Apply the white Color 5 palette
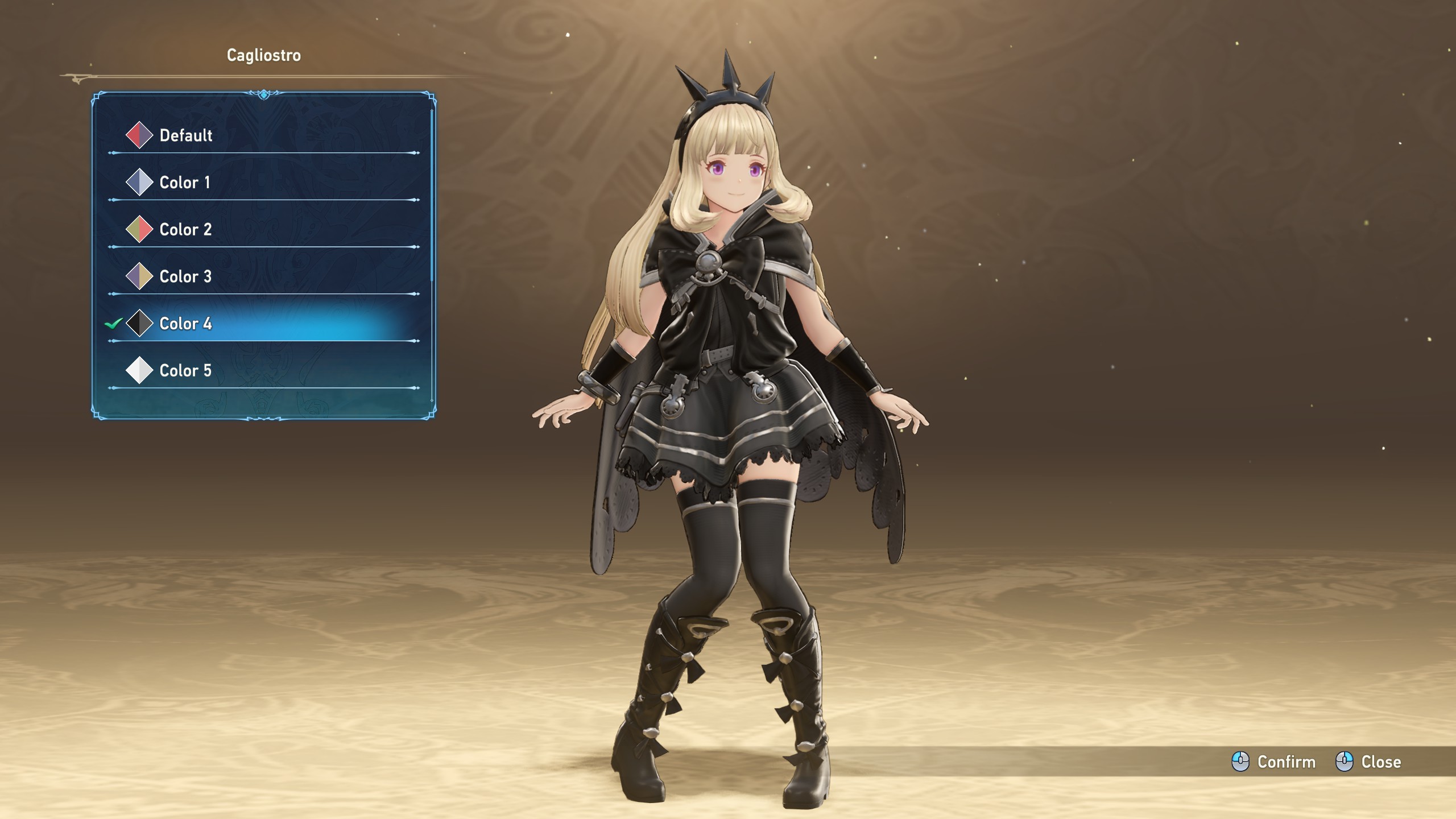This screenshot has height=819, width=1456. (x=185, y=371)
